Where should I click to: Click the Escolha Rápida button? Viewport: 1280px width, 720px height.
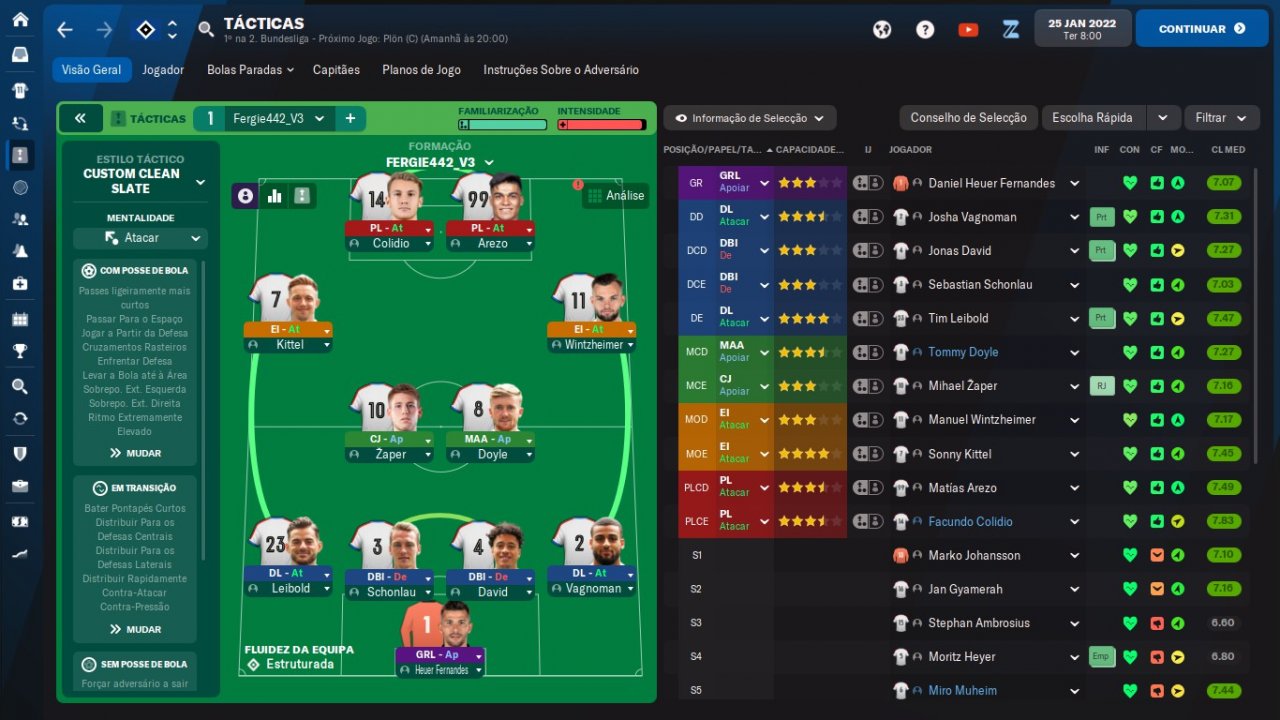point(1092,118)
